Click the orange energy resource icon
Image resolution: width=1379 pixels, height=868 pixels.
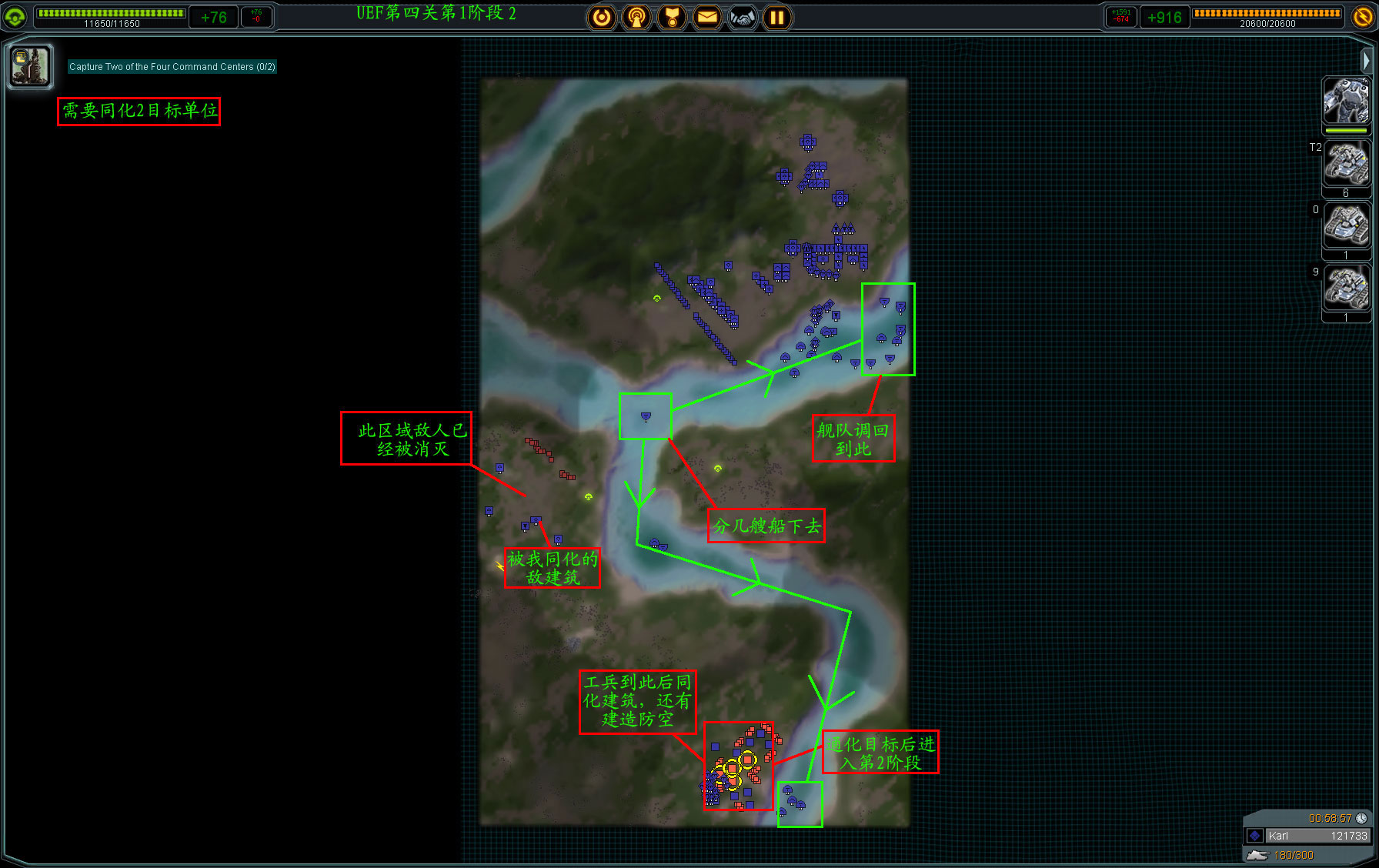1363,17
